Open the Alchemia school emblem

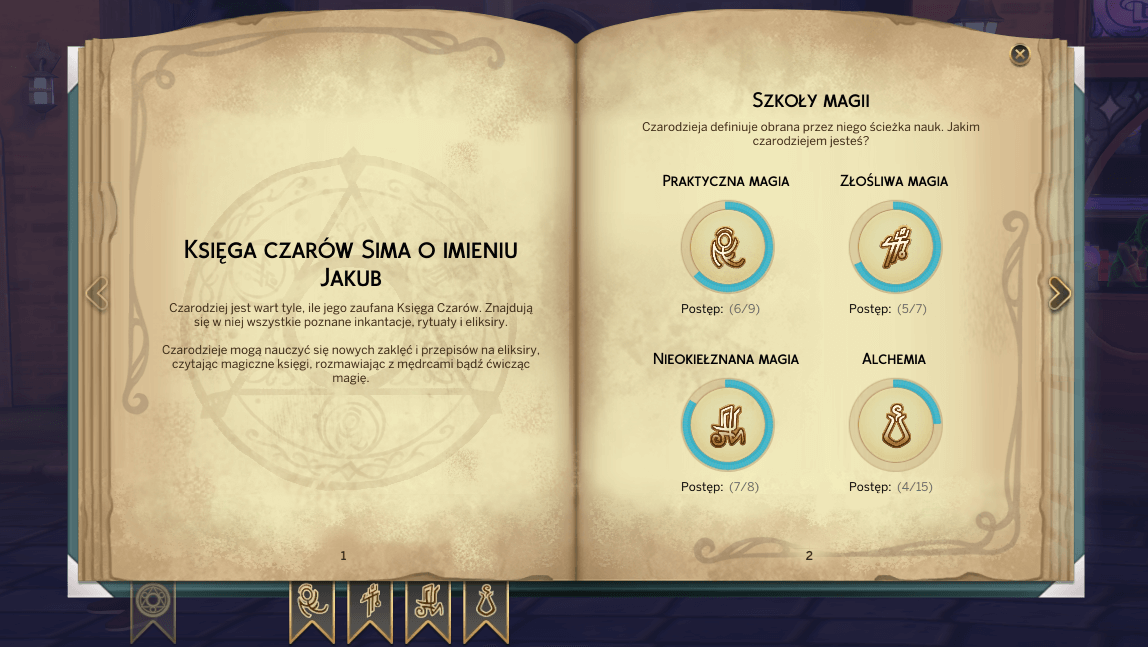pyautogui.click(x=895, y=425)
